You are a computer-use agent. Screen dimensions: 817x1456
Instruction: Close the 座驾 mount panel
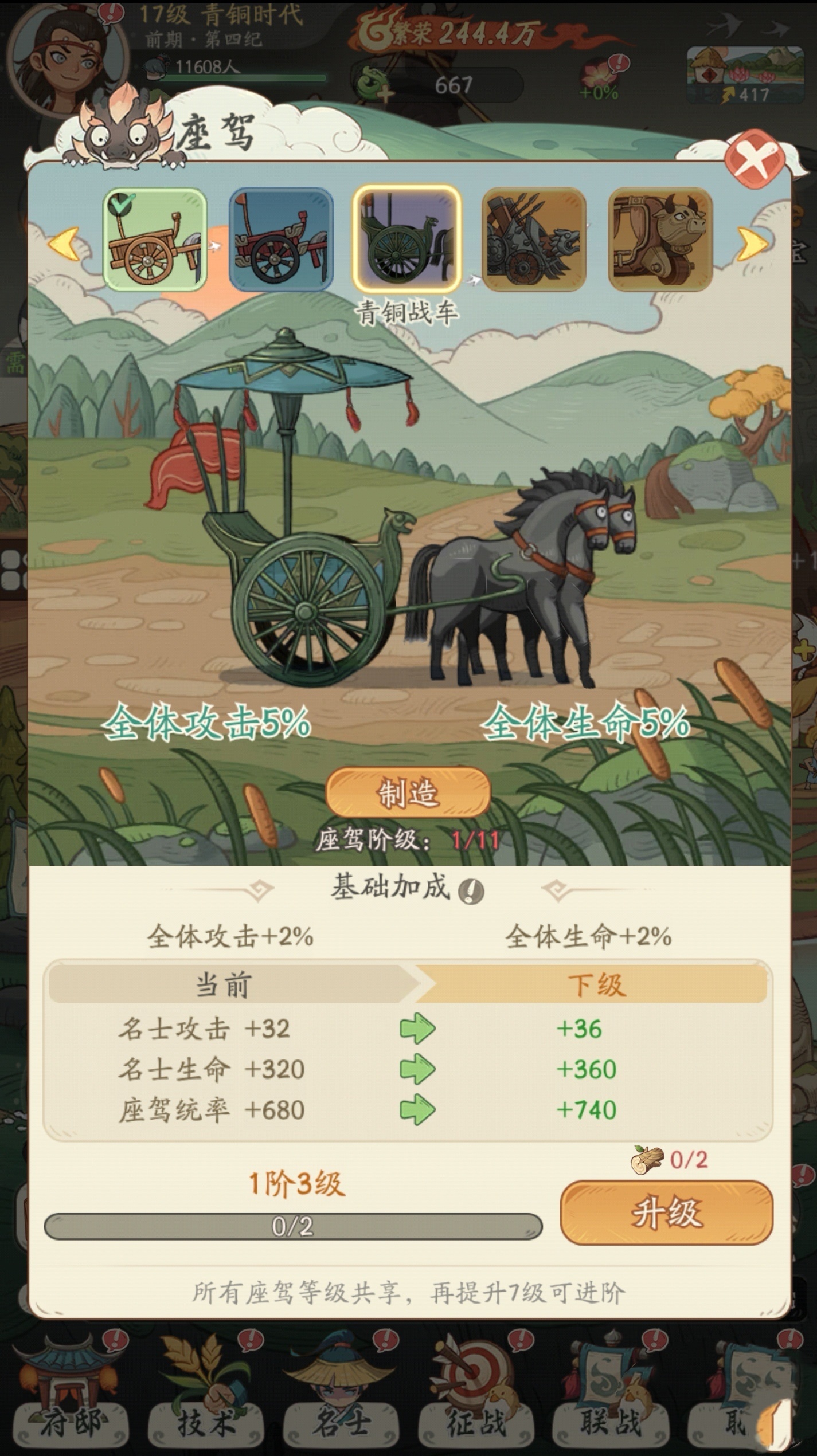coord(755,159)
